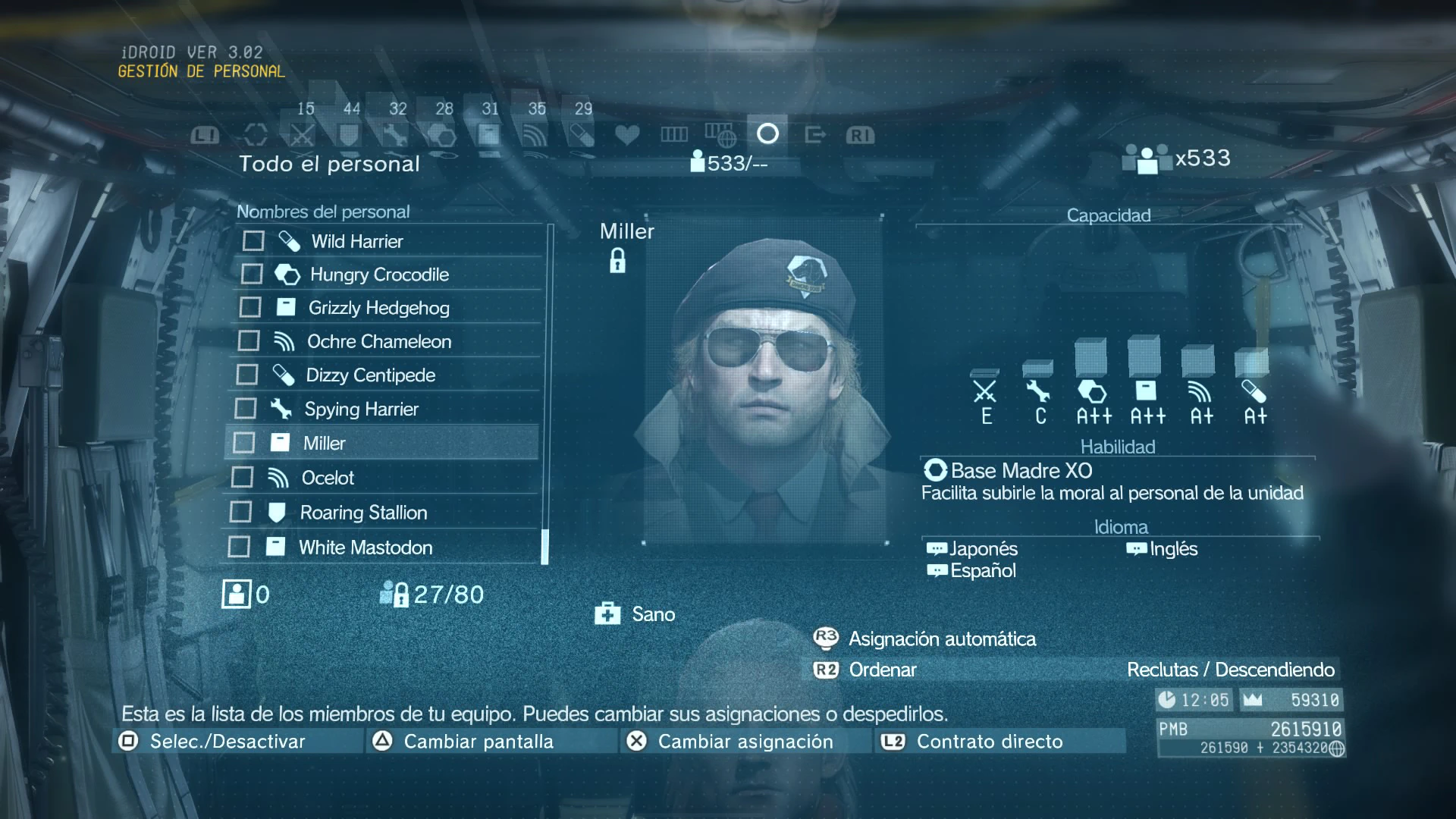The width and height of the screenshot is (1456, 819).
Task: Open the Support Unit tab
Action: (488, 135)
